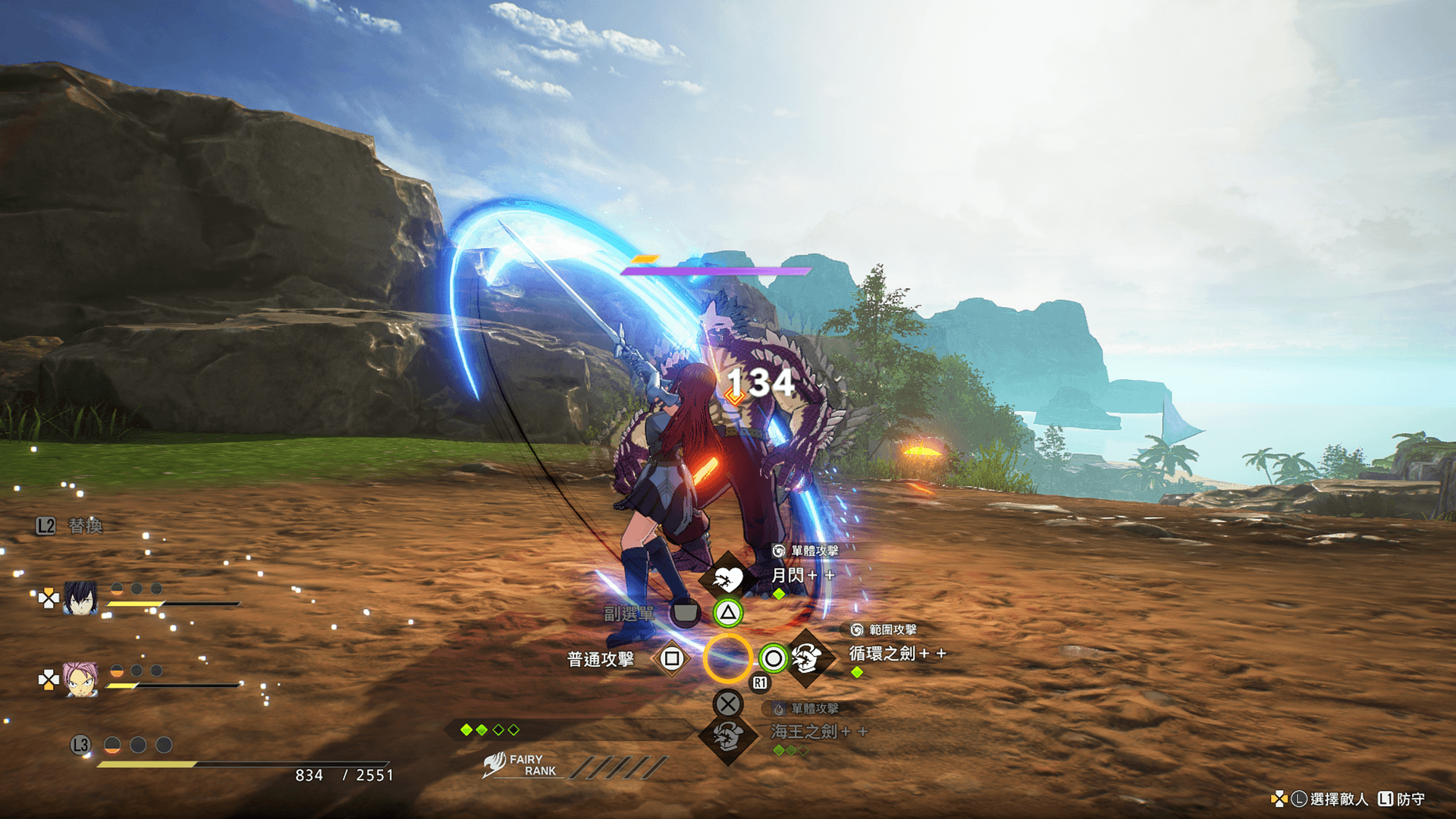
Task: Open the 副選單 sub menu
Action: (629, 613)
